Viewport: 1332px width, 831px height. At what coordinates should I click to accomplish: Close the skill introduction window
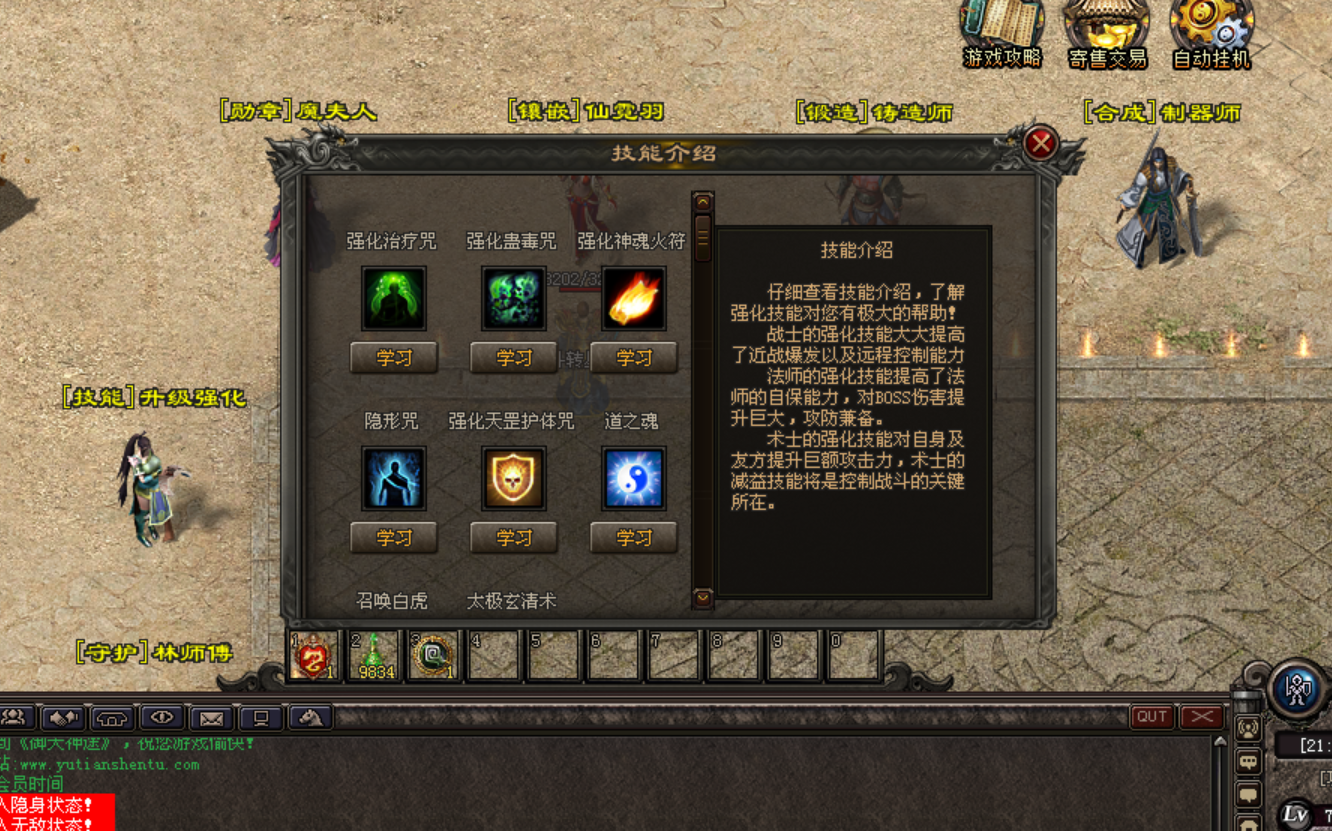coord(1040,144)
